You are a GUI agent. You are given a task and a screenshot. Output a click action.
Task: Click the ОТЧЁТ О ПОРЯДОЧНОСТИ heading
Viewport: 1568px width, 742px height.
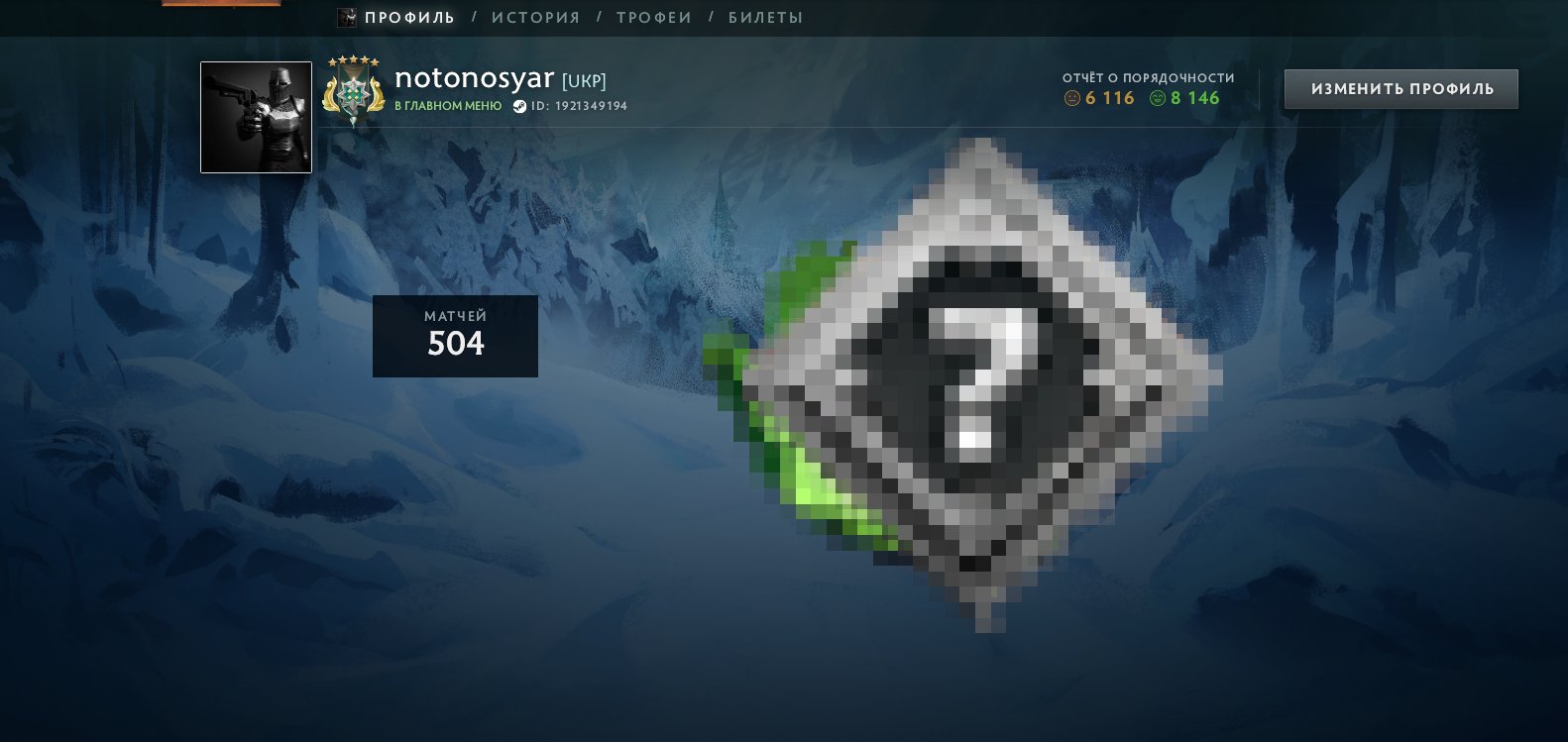[1147, 76]
